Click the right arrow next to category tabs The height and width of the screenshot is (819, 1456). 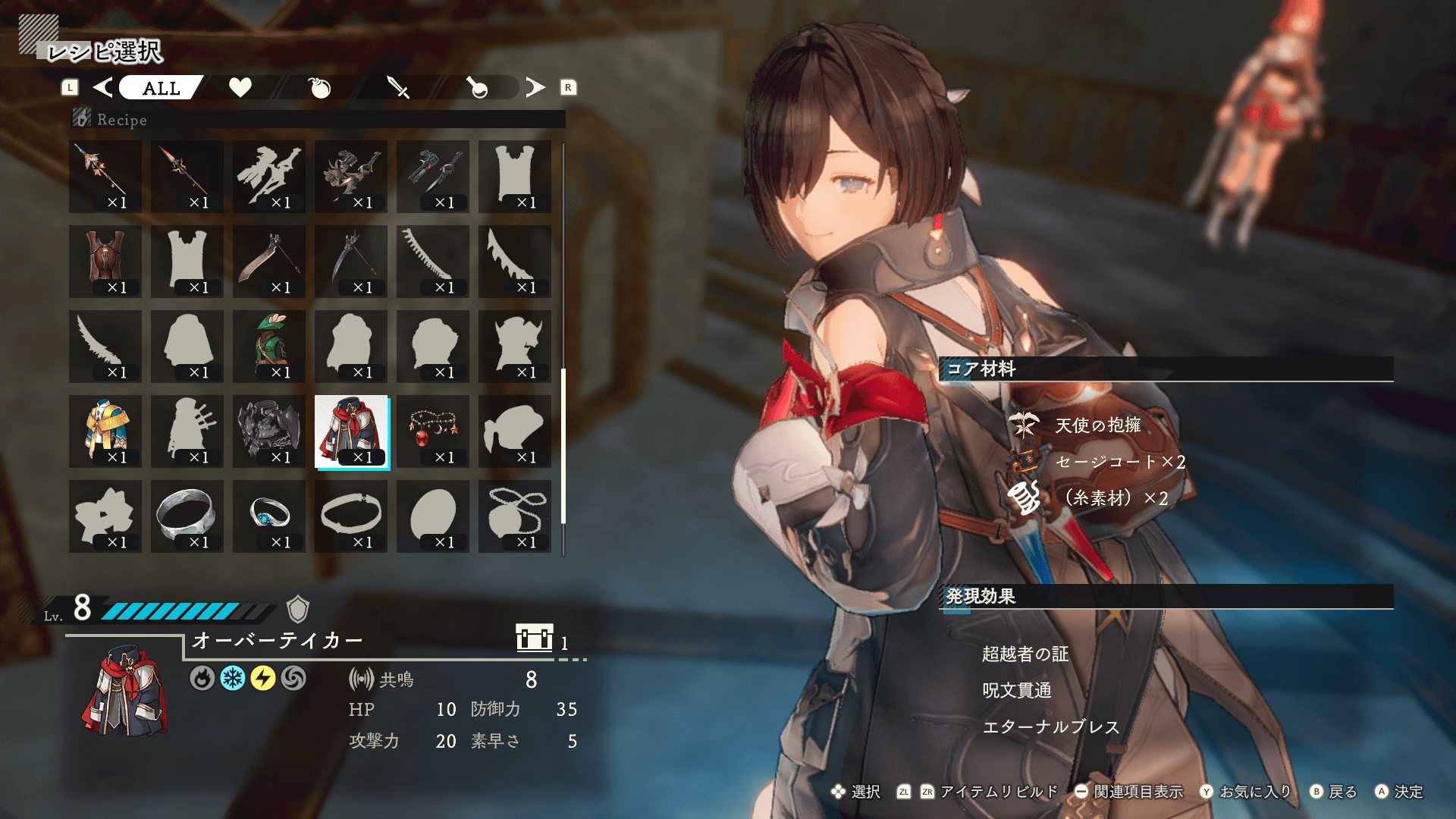pyautogui.click(x=535, y=88)
